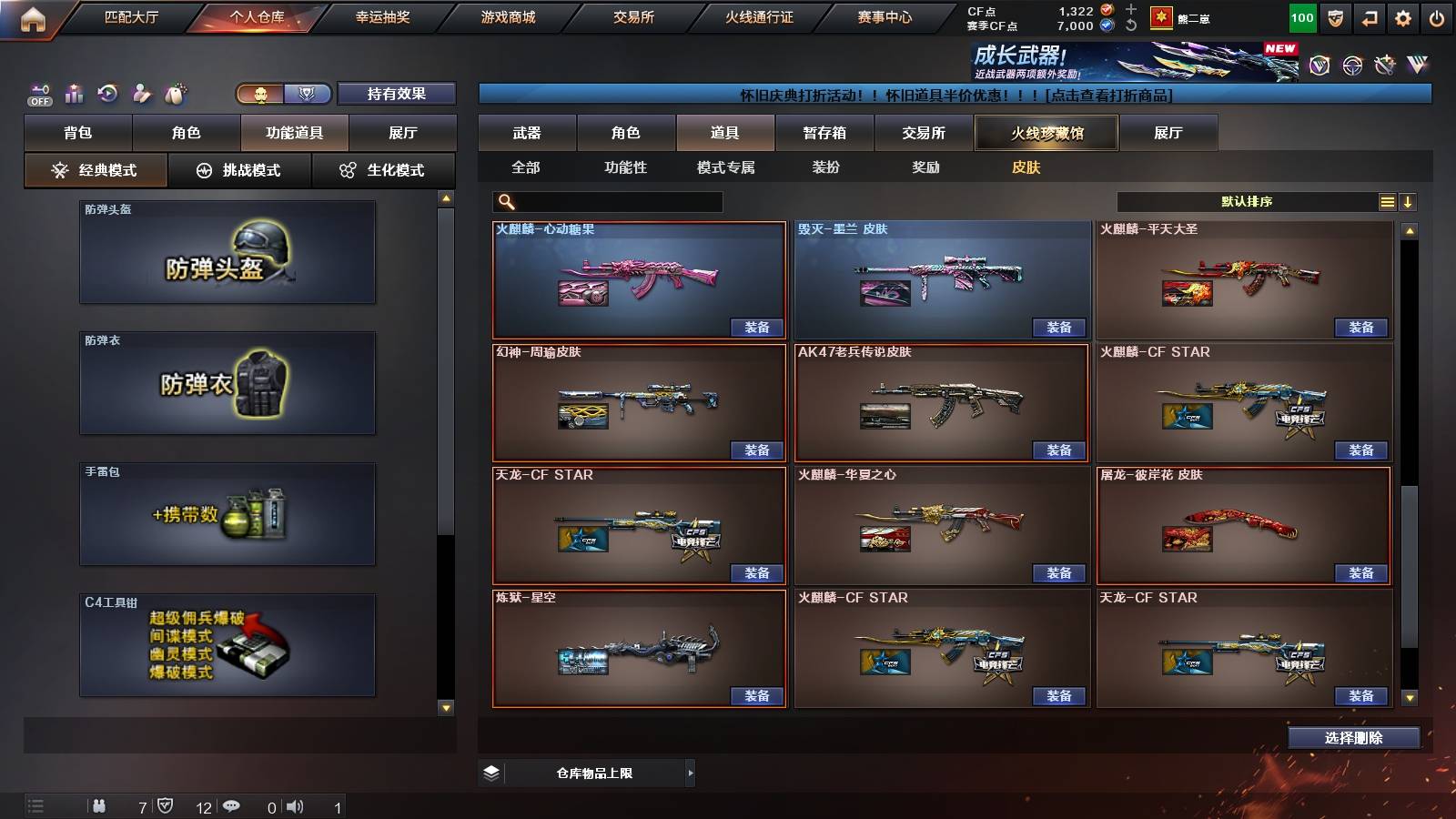The width and height of the screenshot is (1456, 819).
Task: Open the settings gear icon
Action: click(x=1404, y=16)
